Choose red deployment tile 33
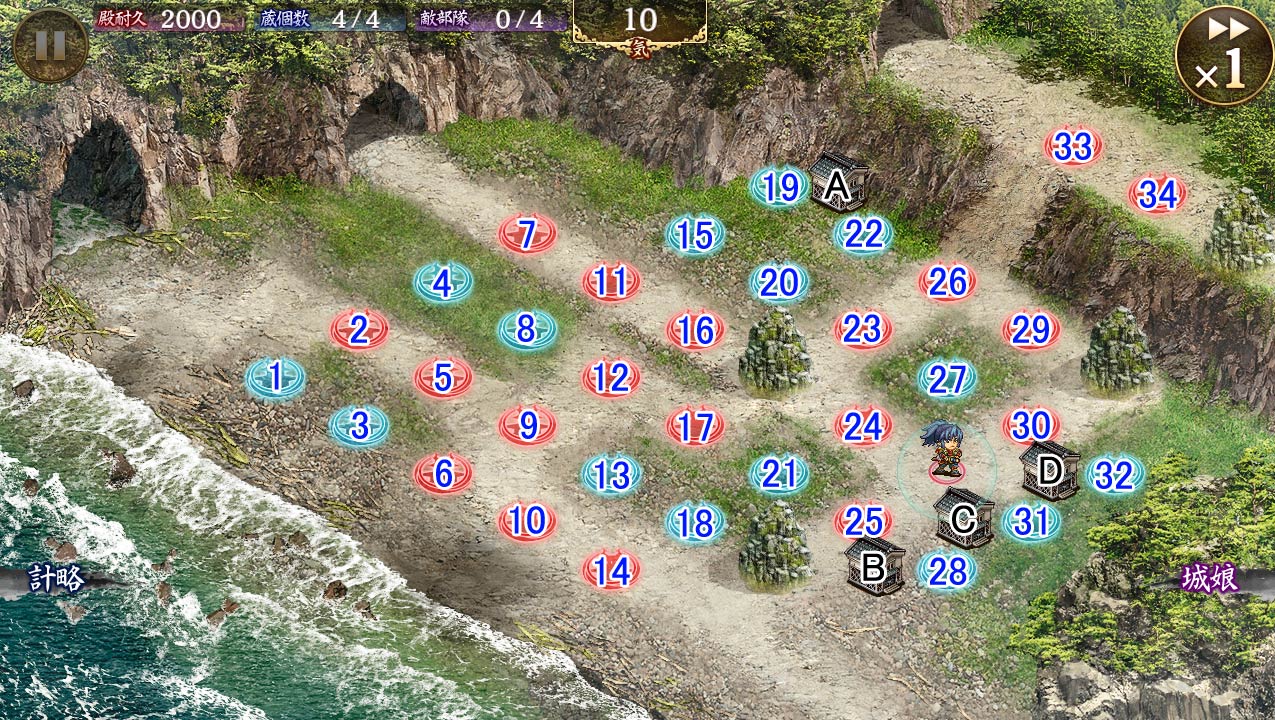The height and width of the screenshot is (720, 1275). coord(1073,147)
